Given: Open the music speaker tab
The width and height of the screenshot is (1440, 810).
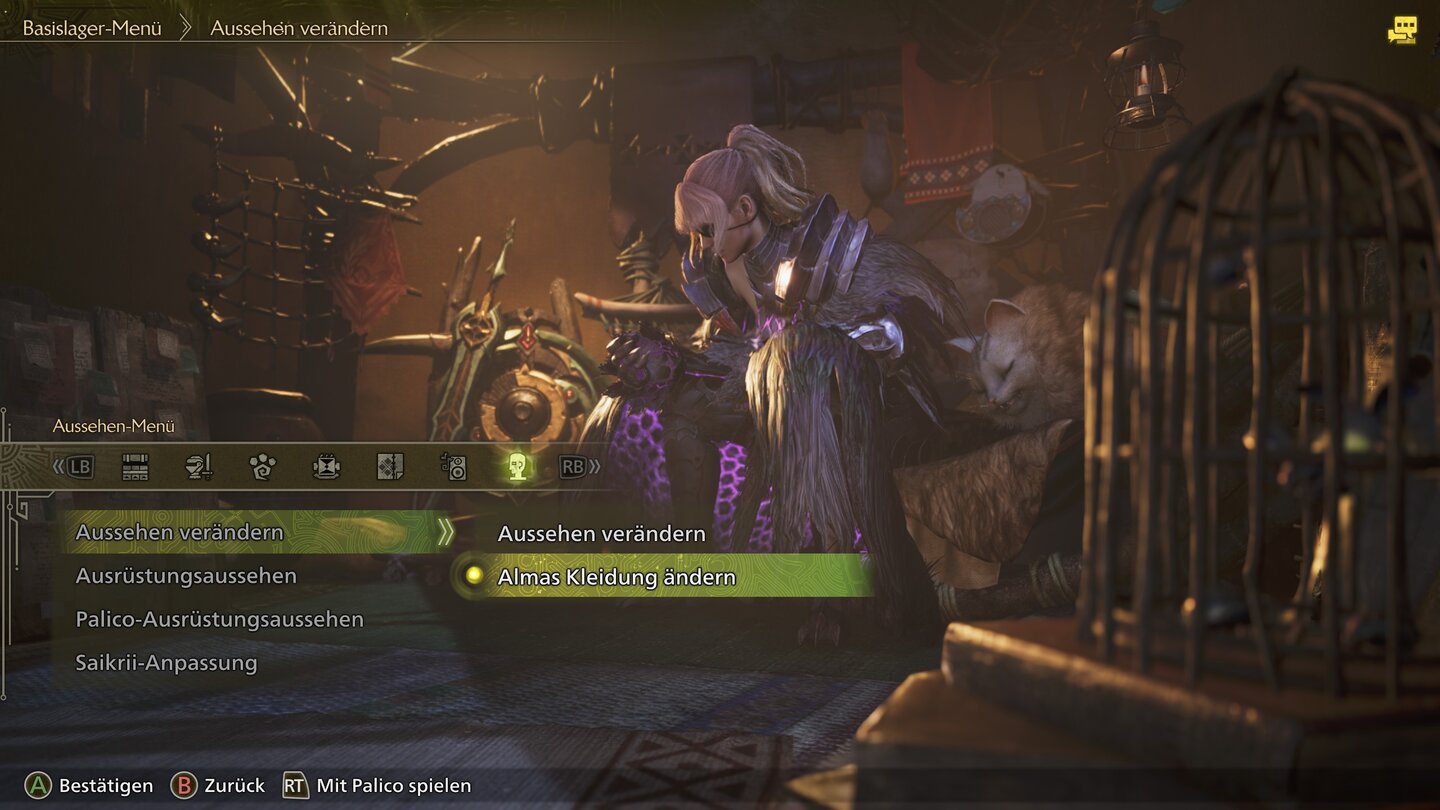Looking at the screenshot, I should coord(454,467).
